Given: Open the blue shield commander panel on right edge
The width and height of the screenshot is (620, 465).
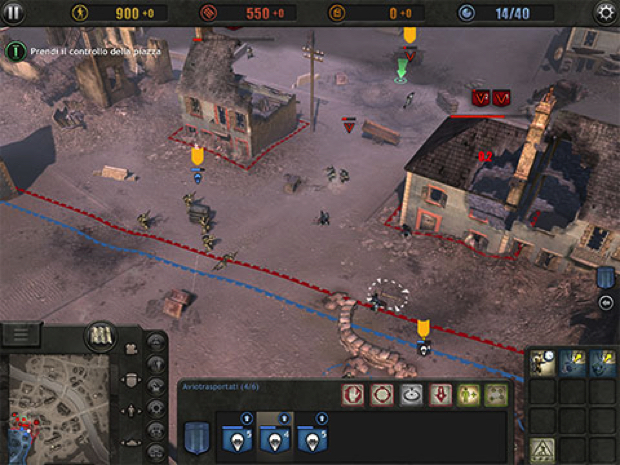Looking at the screenshot, I should click(606, 277).
